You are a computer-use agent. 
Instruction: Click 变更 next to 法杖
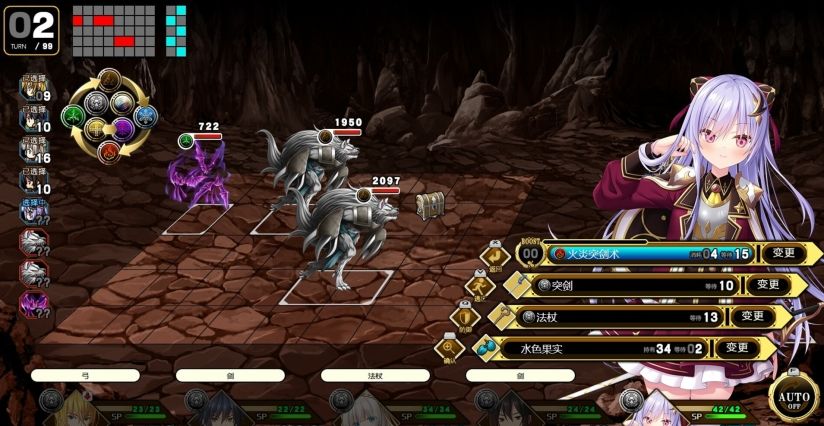pyautogui.click(x=752, y=317)
